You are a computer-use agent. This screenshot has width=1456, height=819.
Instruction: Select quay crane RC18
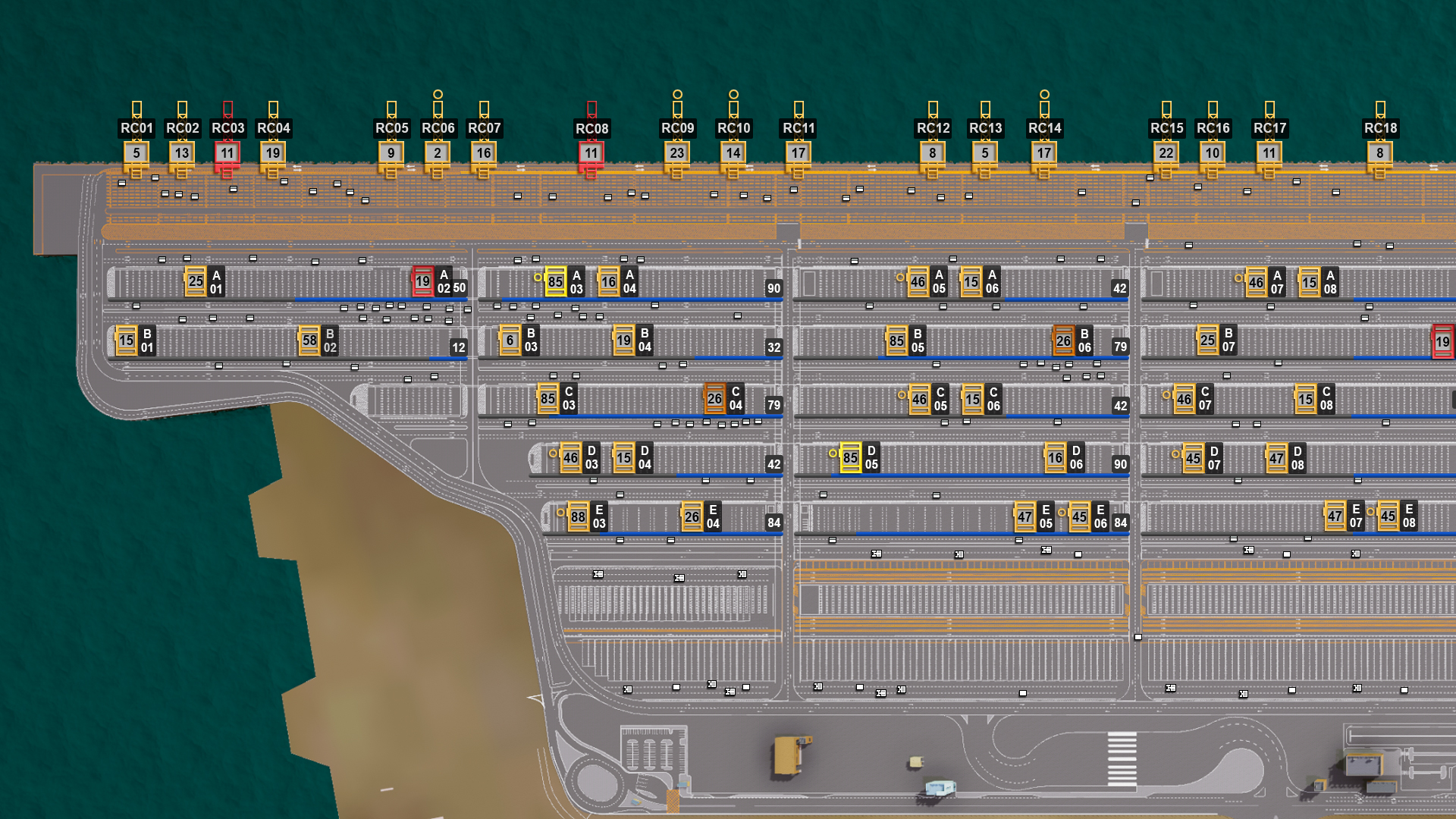(x=1380, y=153)
